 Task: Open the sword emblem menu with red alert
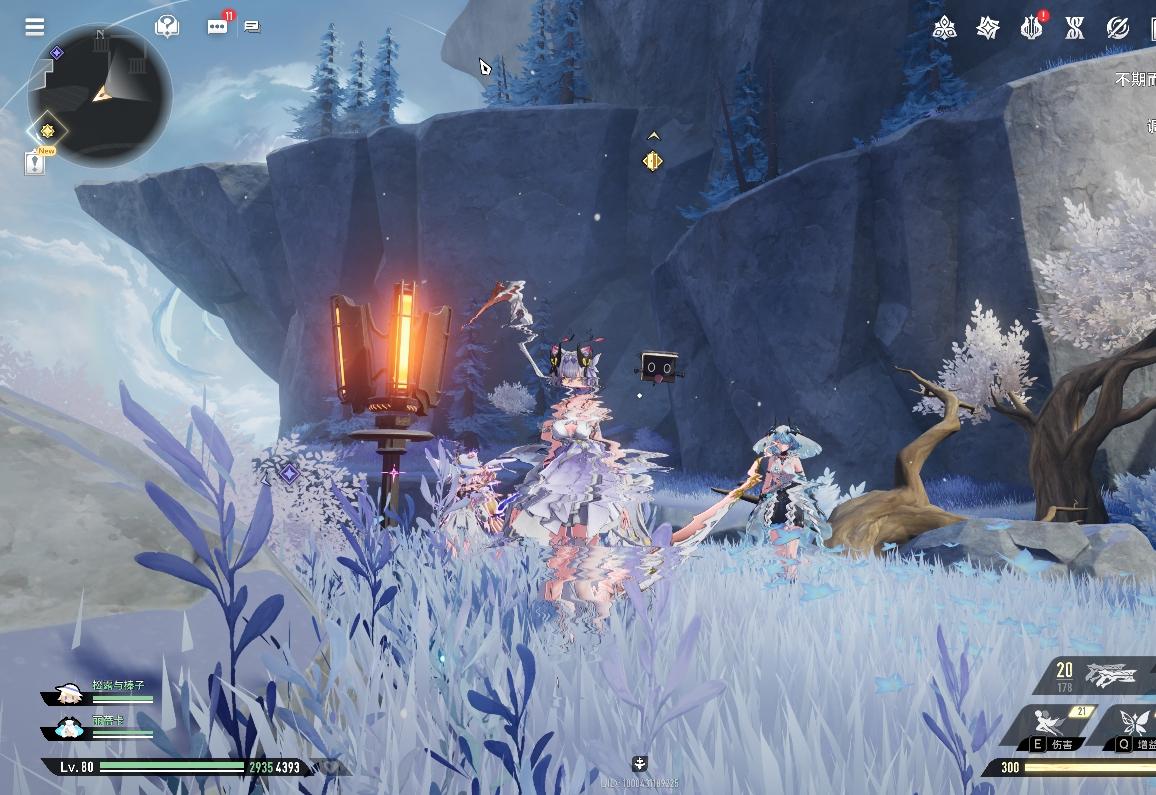(x=1031, y=27)
